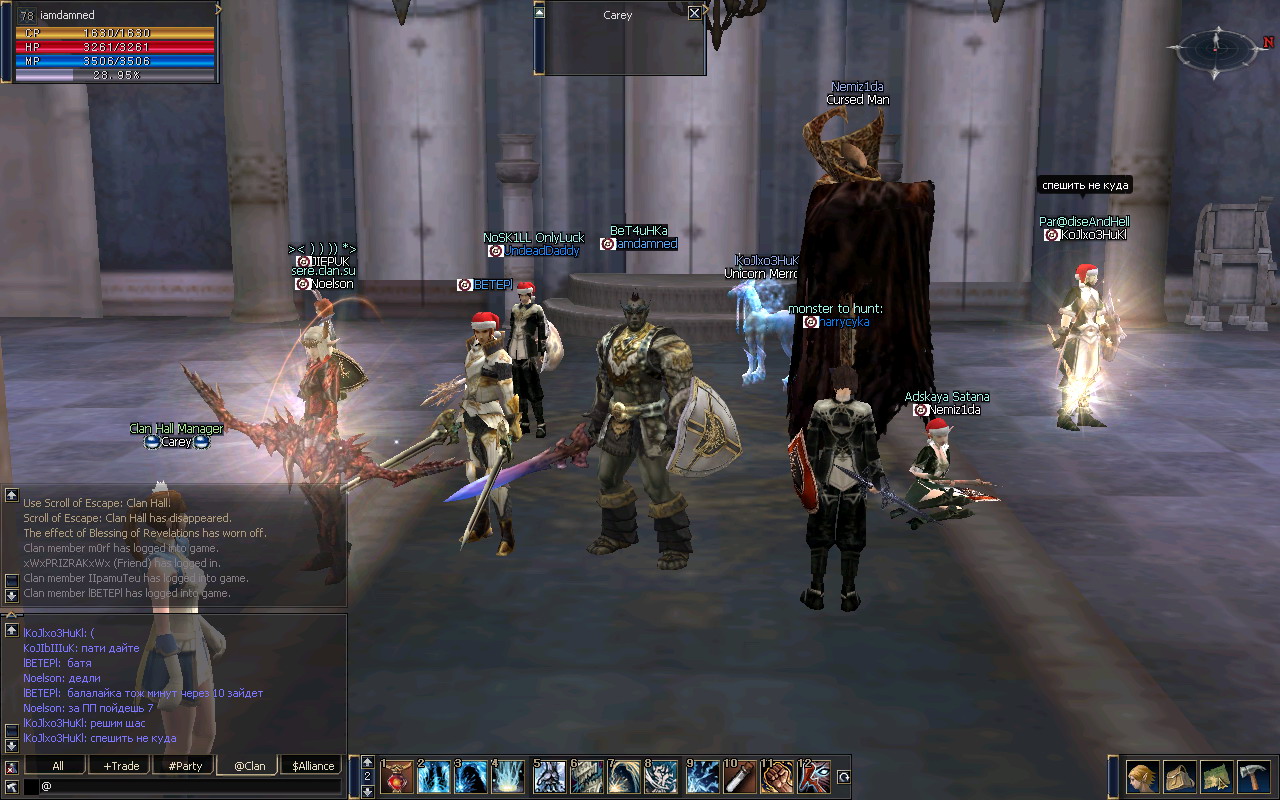Open the world map icon
This screenshot has height=800, width=1280.
(x=1216, y=777)
